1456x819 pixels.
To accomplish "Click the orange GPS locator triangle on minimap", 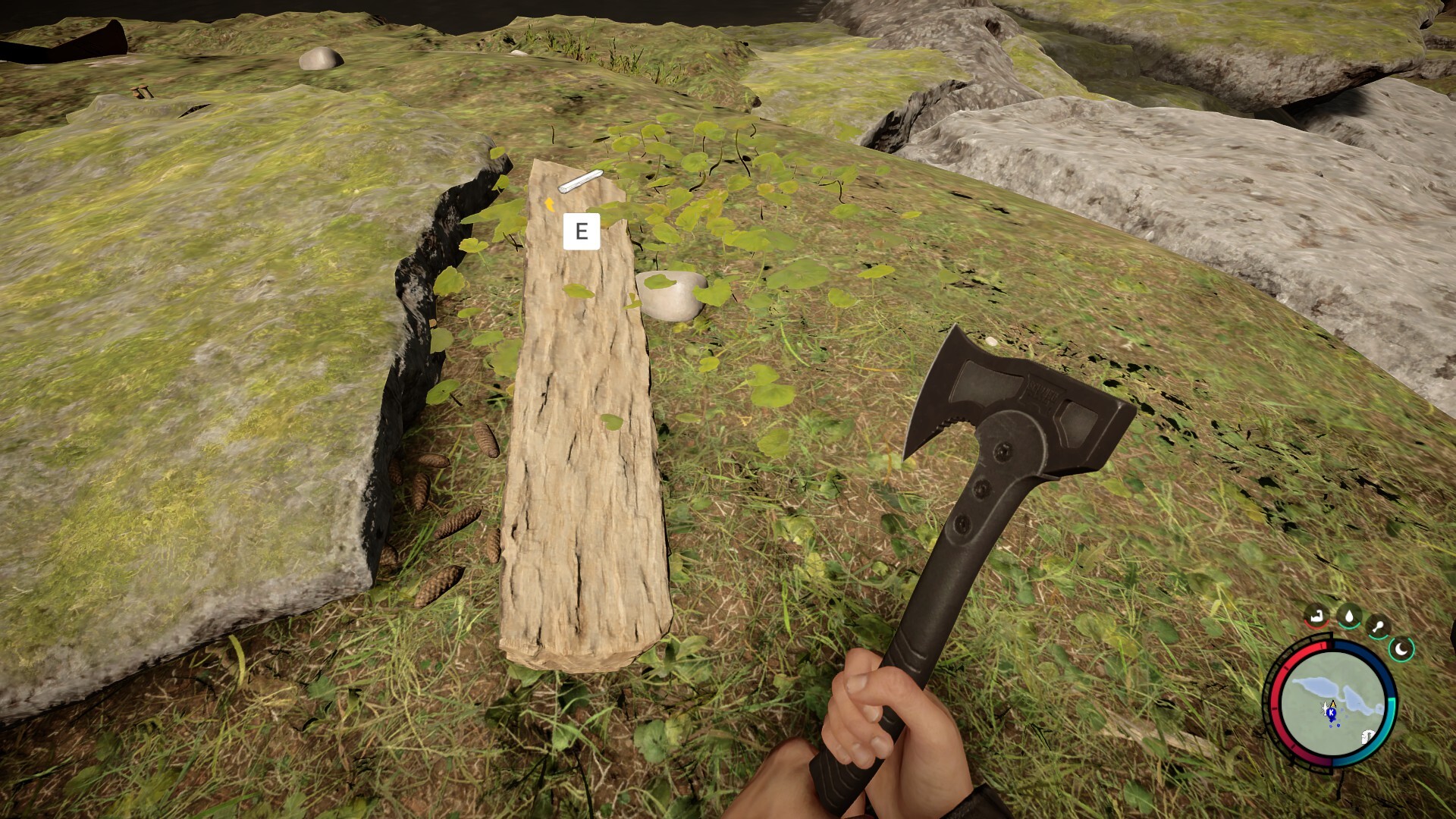I will point(1333,704).
